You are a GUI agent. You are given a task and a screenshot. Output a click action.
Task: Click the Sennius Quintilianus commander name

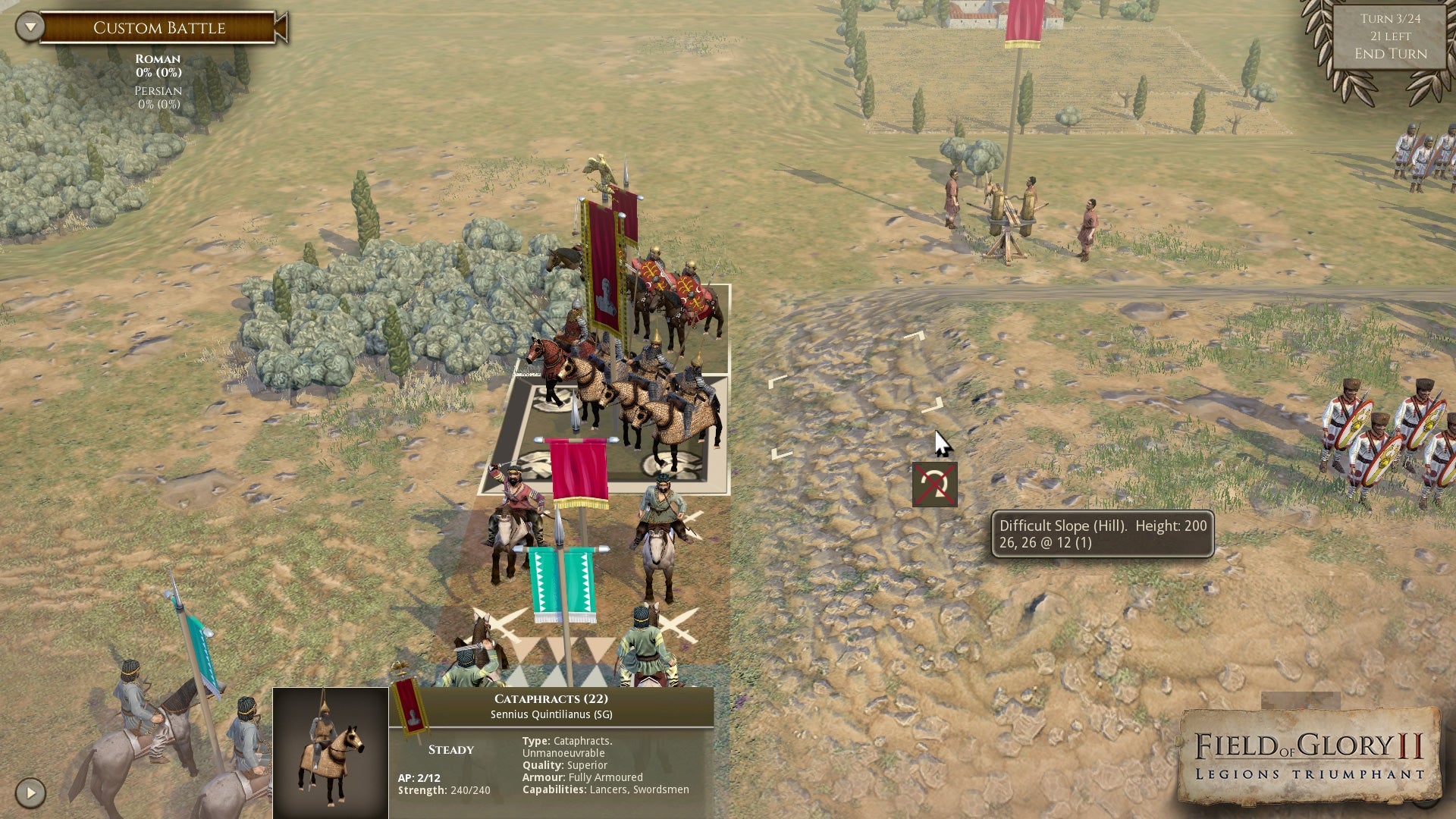[559, 714]
